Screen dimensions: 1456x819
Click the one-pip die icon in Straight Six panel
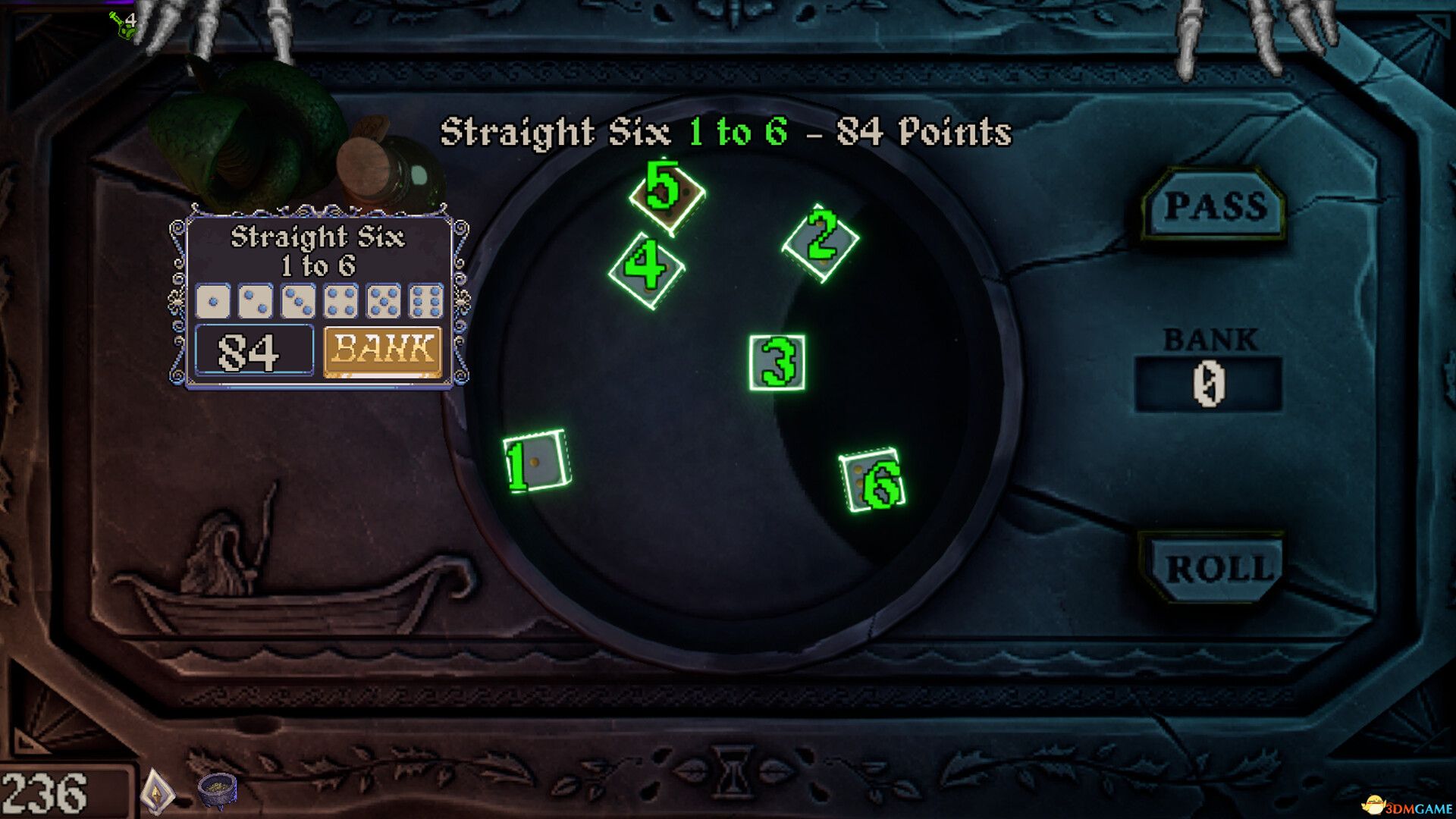pyautogui.click(x=215, y=301)
